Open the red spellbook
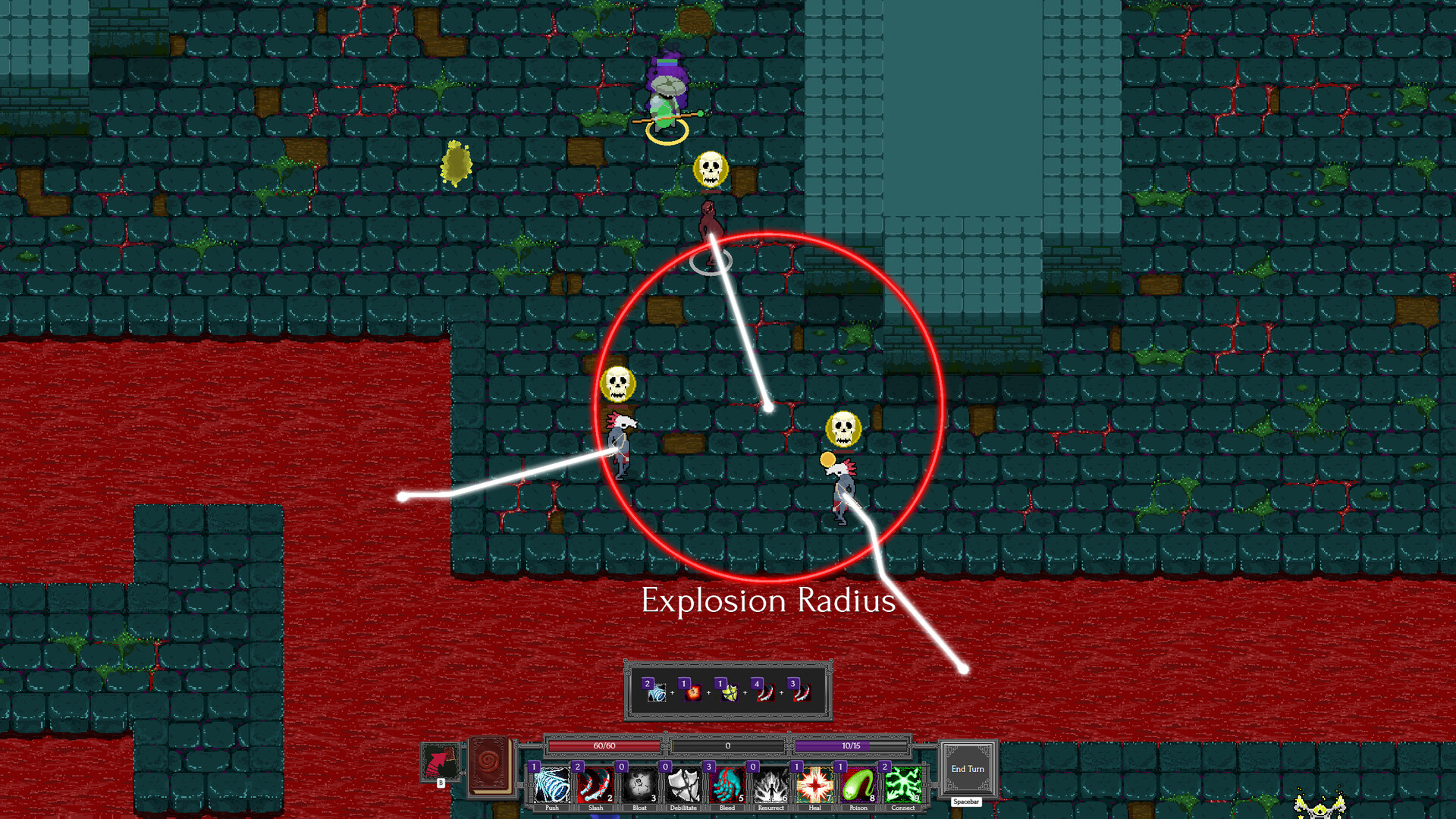This screenshot has width=1456, height=819. tap(489, 766)
